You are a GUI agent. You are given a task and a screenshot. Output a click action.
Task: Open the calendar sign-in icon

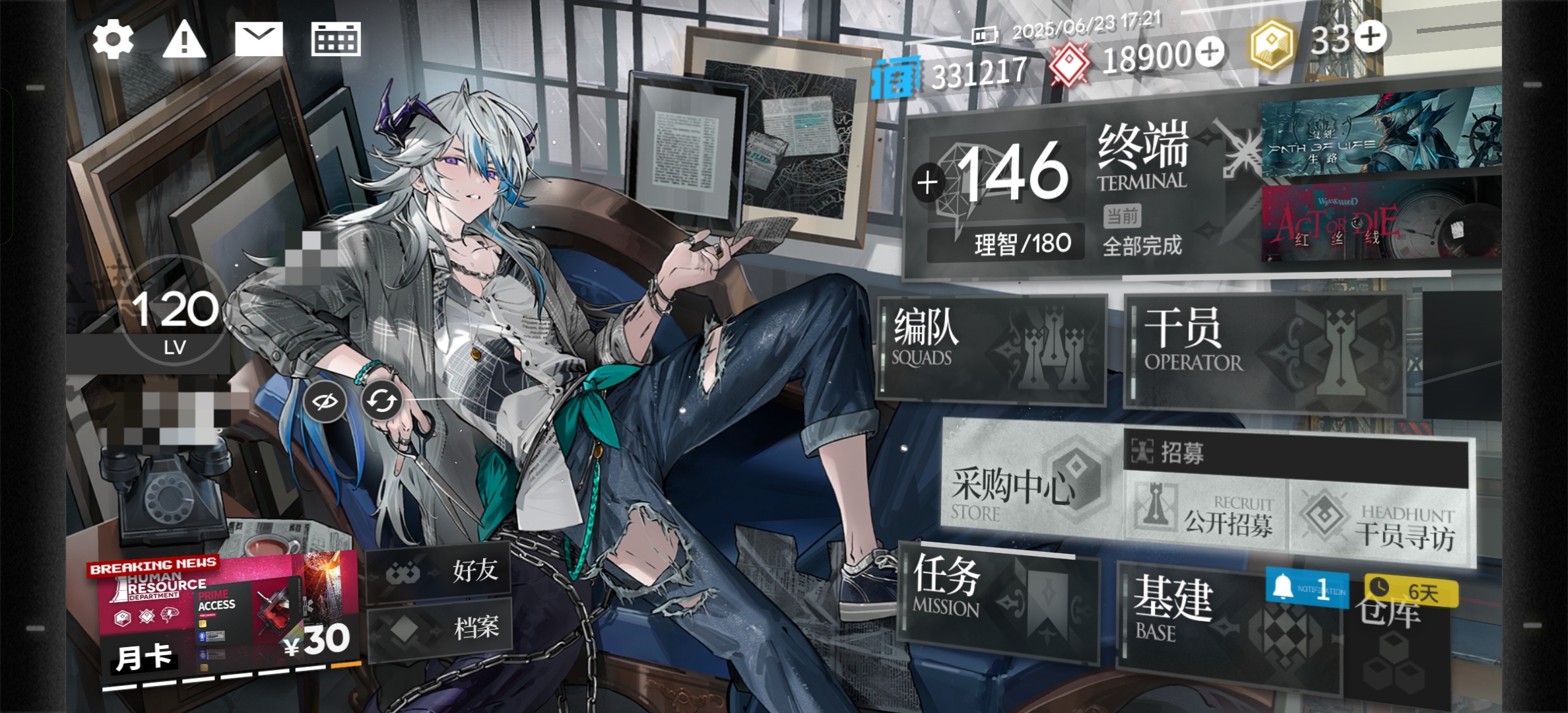click(x=336, y=39)
